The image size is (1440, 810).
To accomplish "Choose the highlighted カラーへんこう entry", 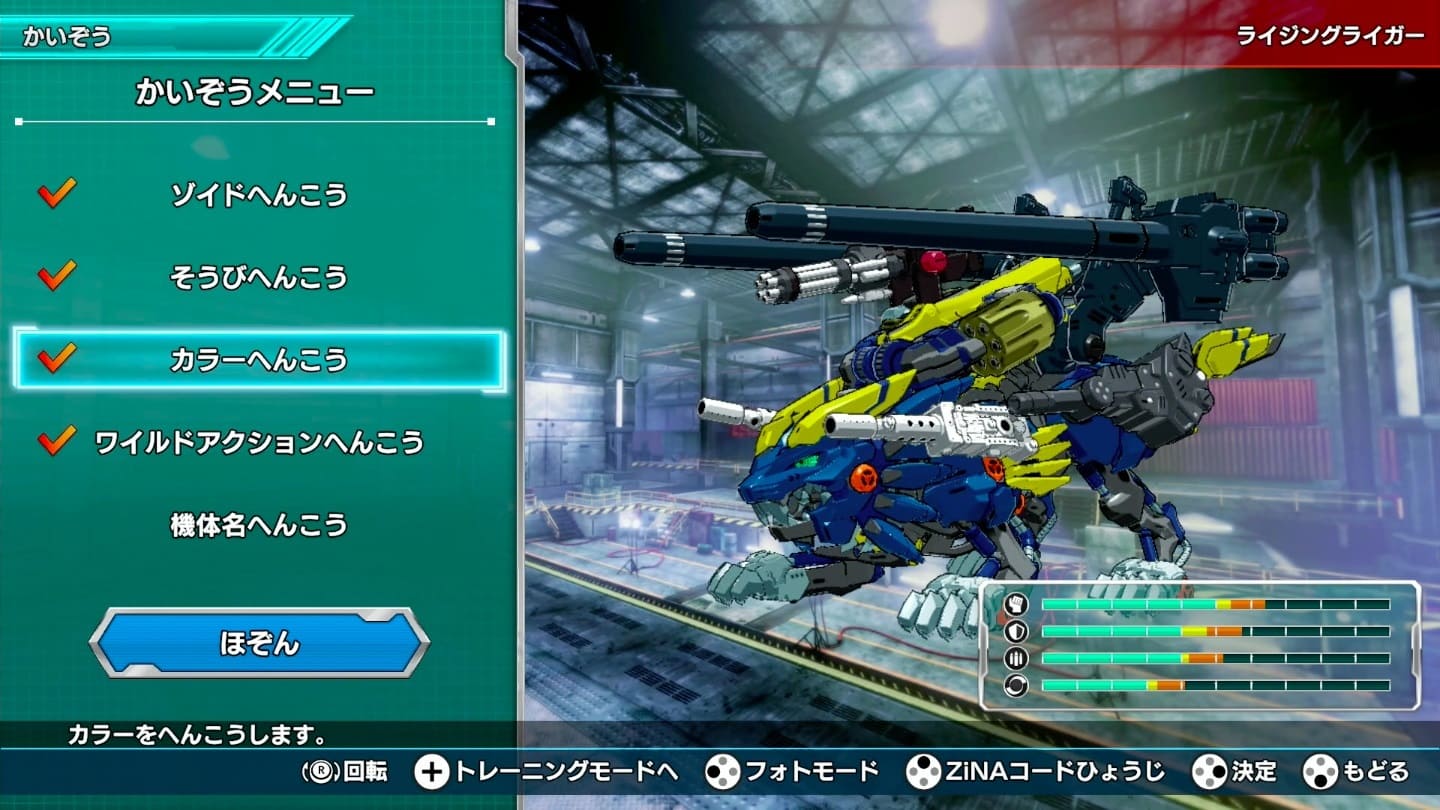I will pos(259,359).
